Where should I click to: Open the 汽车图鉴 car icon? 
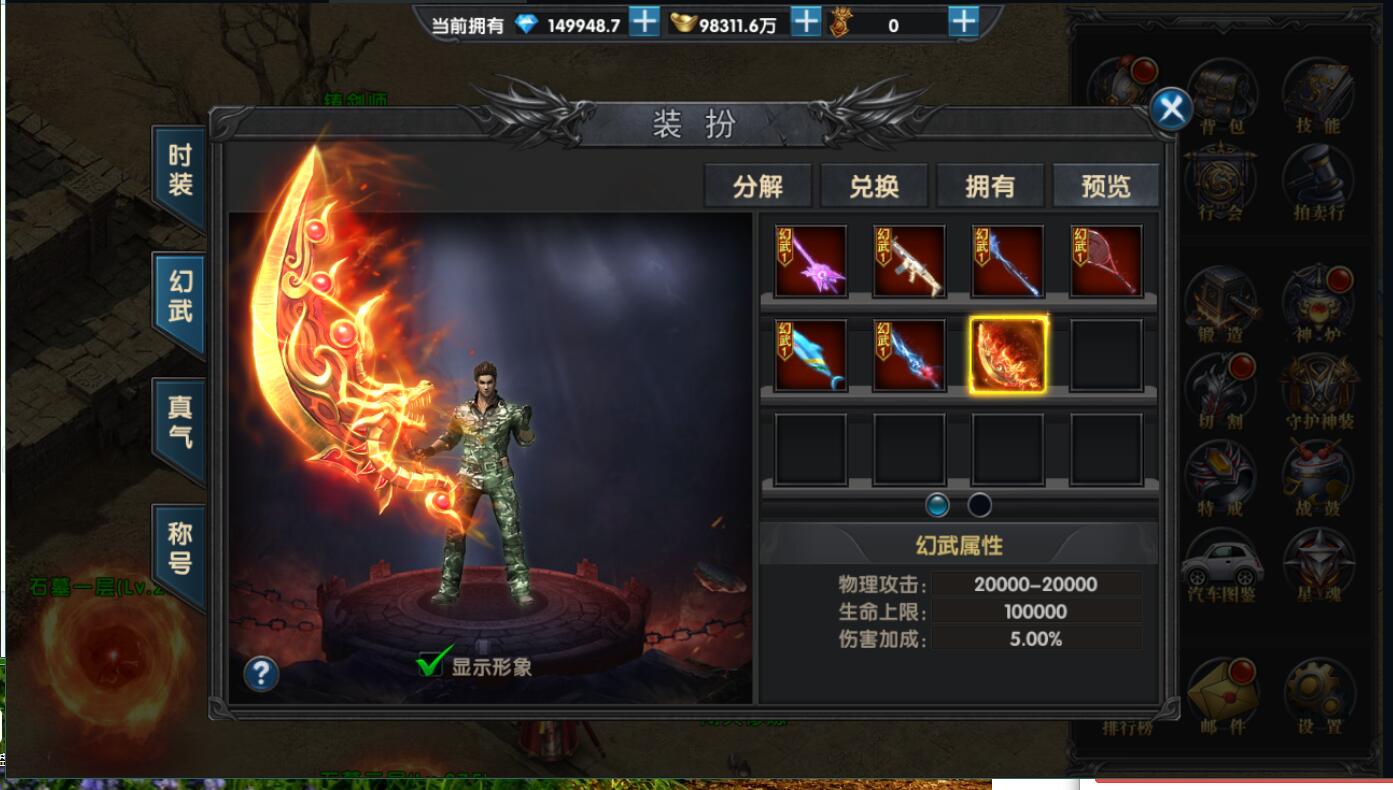[1221, 566]
